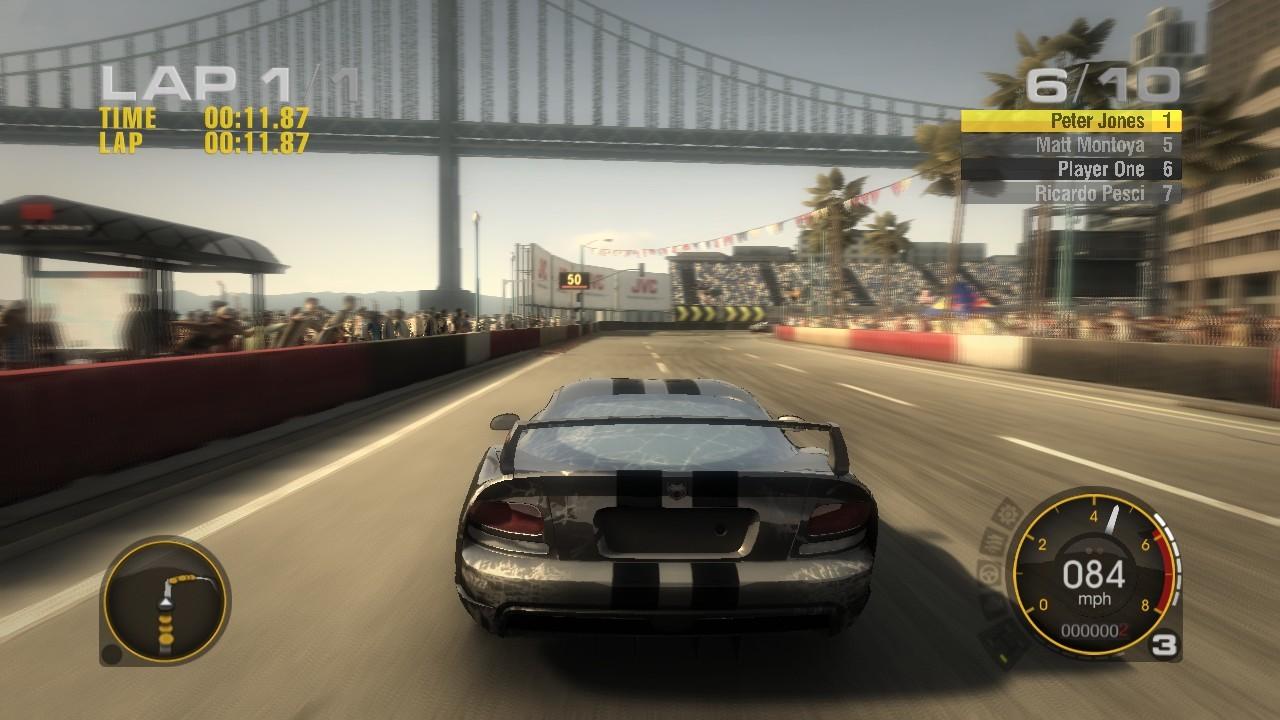
Task: Click the speedometer needle
Action: (x=1112, y=520)
